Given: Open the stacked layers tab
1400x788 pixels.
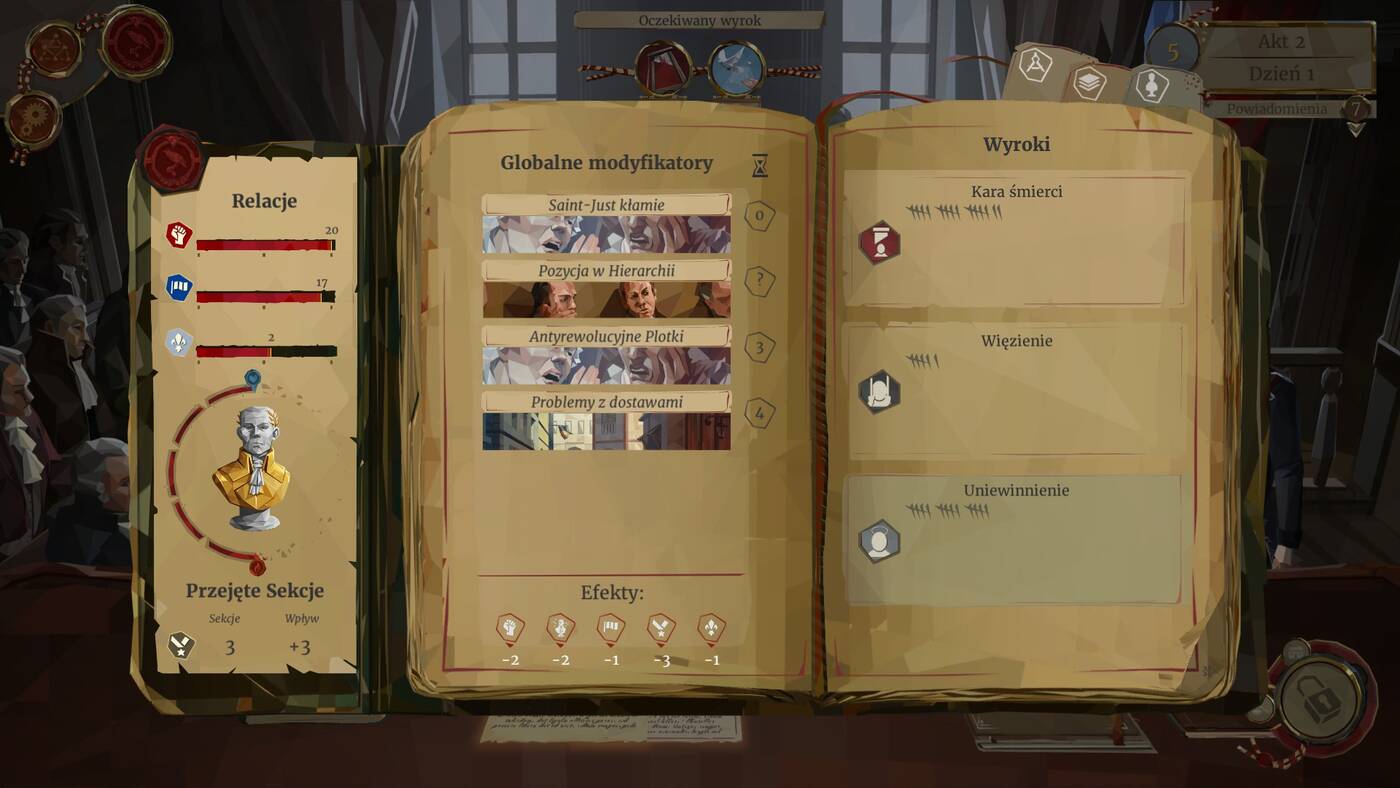Looking at the screenshot, I should click(x=1089, y=83).
